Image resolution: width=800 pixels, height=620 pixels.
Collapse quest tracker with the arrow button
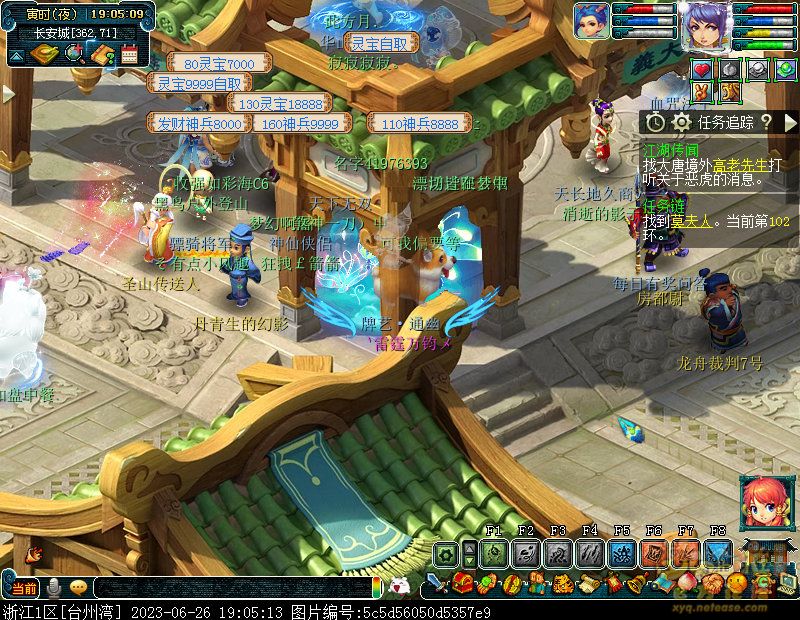tap(790, 122)
